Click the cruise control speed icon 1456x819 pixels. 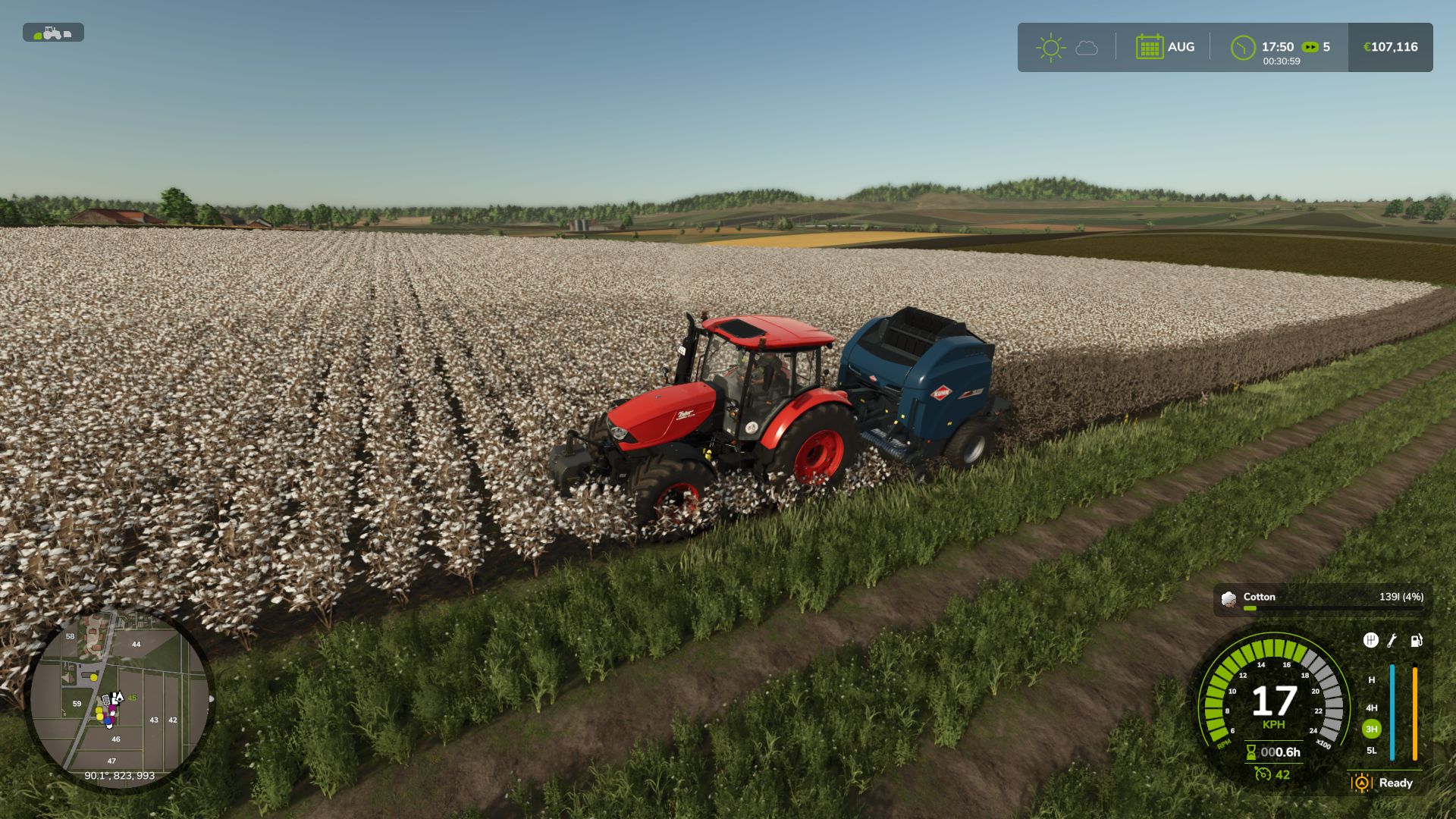[x=1262, y=774]
